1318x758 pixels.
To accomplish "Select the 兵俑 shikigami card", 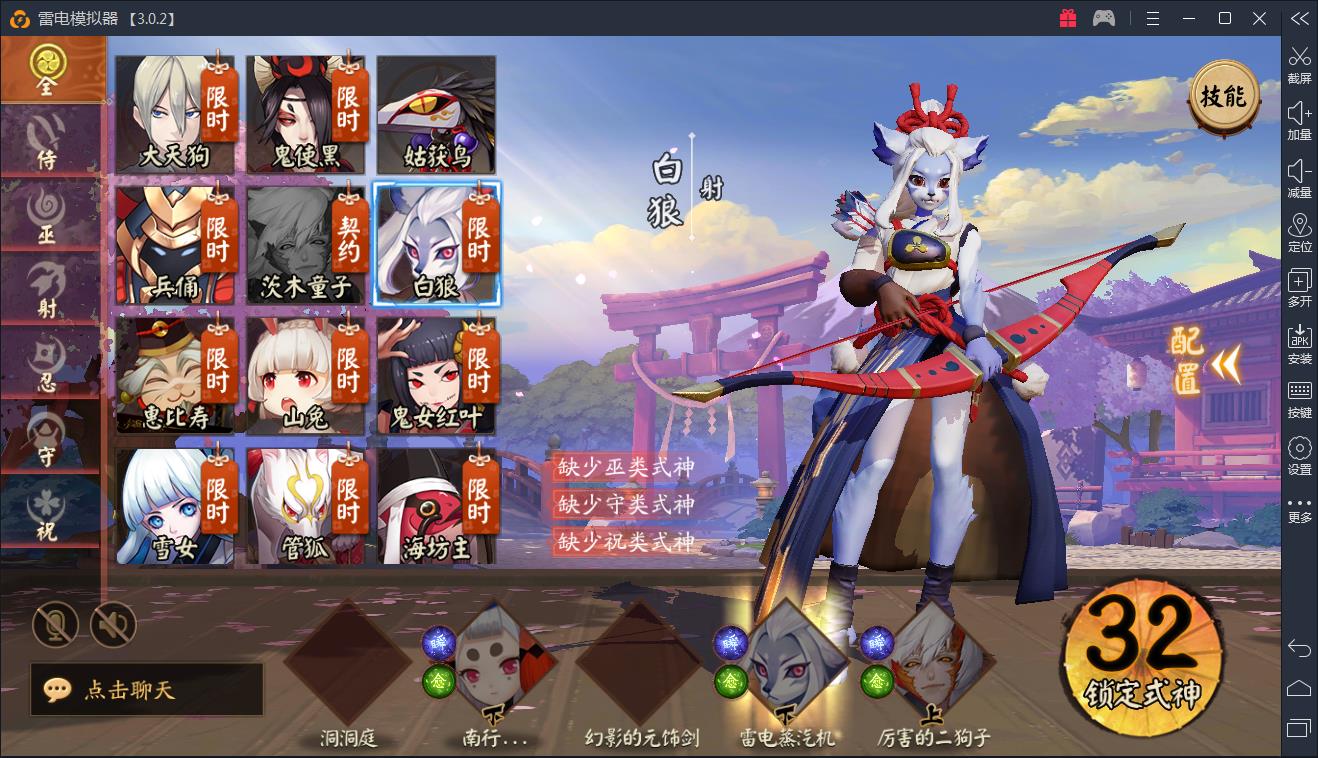I will (175, 244).
